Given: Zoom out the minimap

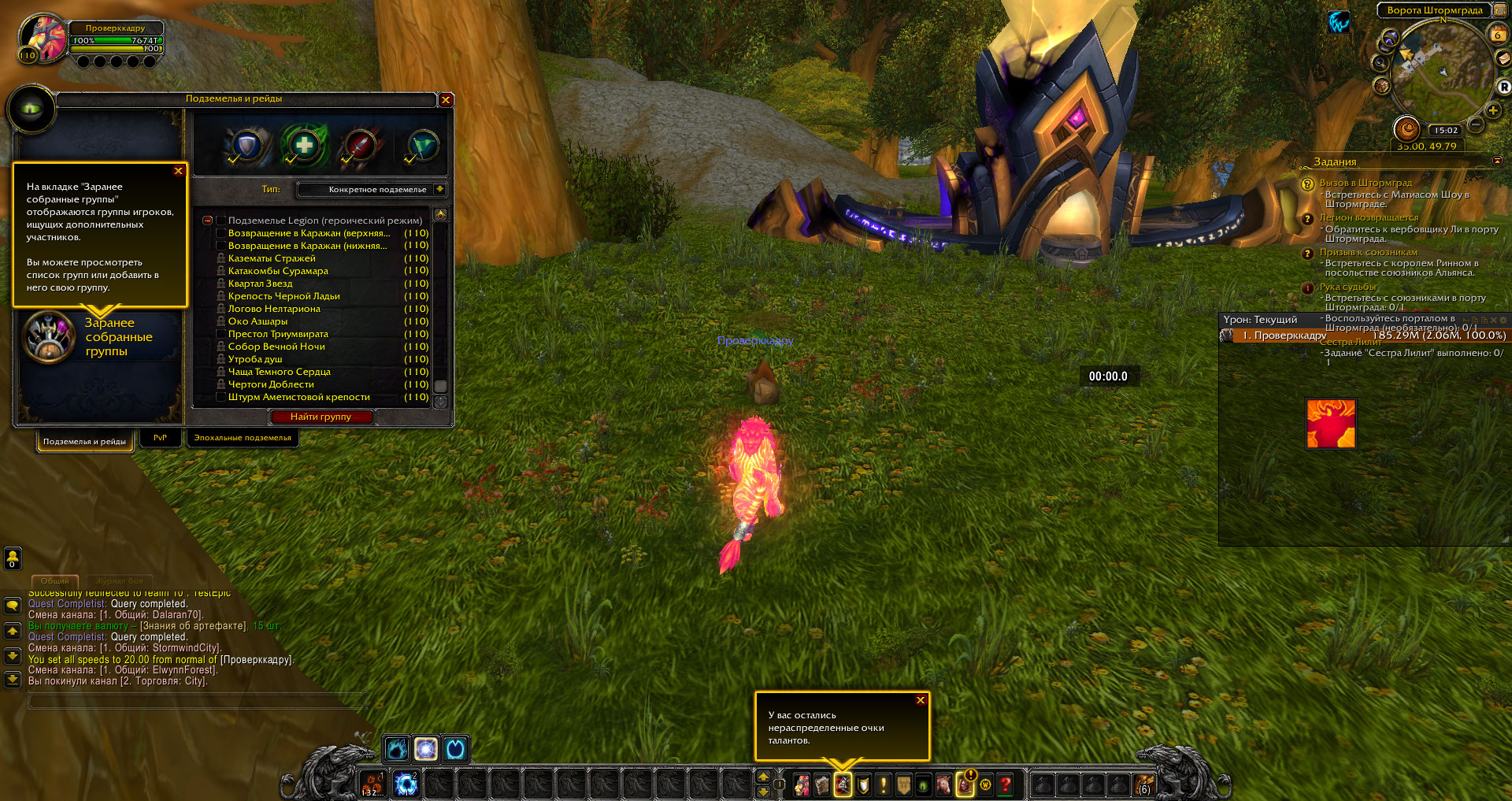Looking at the screenshot, I should [1476, 124].
